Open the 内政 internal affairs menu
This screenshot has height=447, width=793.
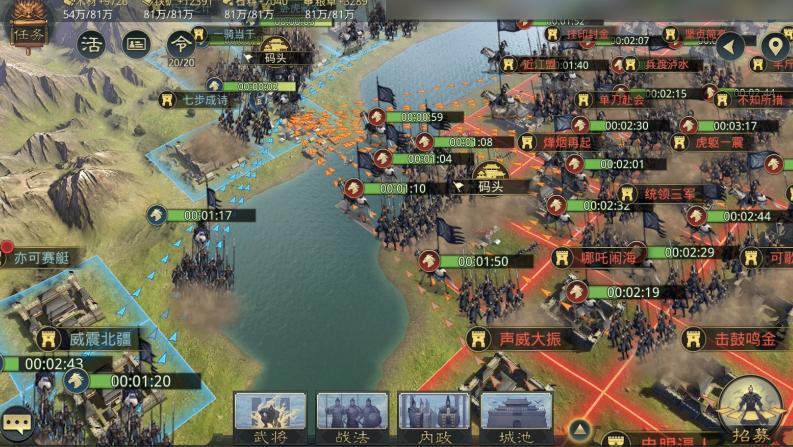[x=434, y=417]
